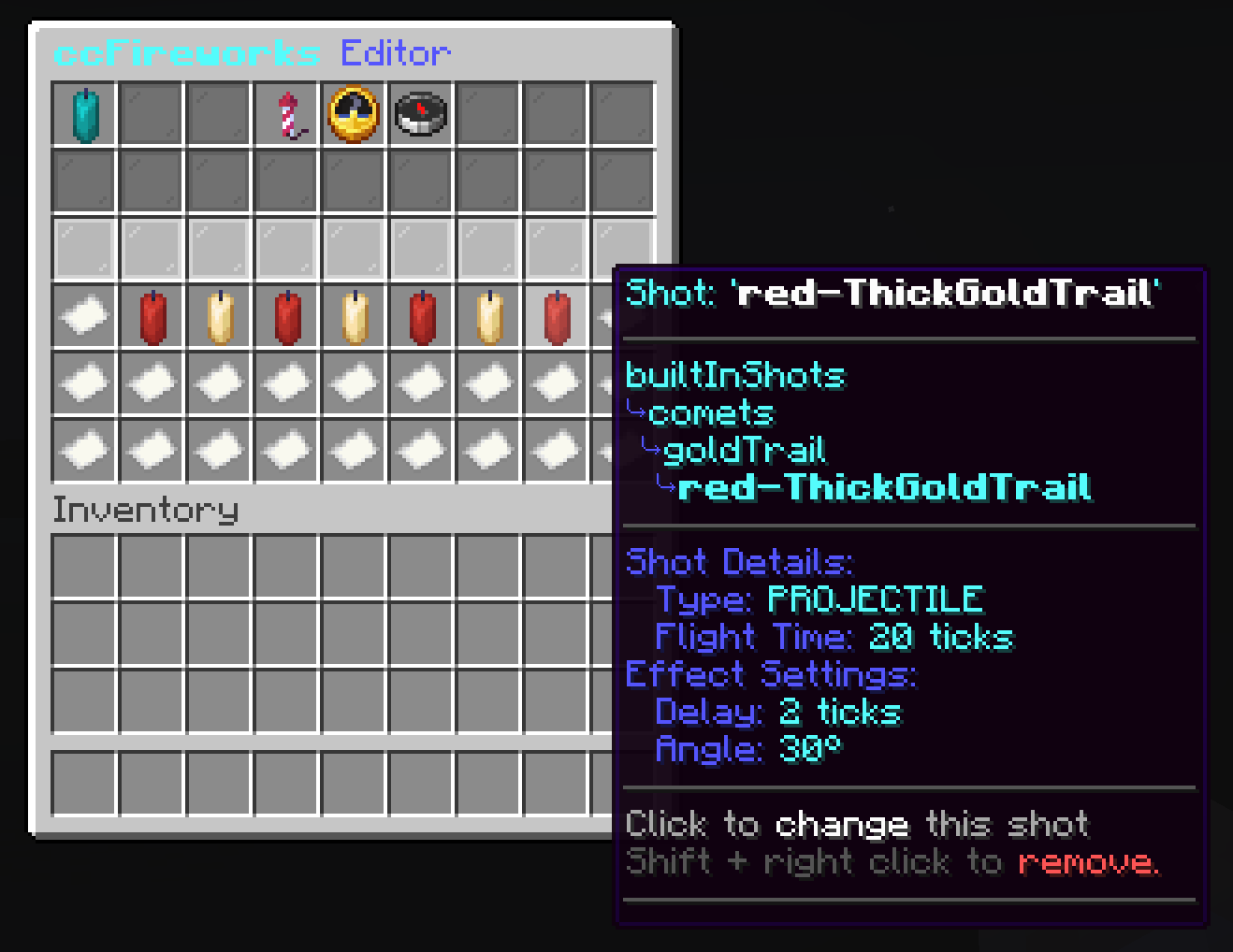The image size is (1233, 952).
Task: Click the firework rocket icon
Action: [x=286, y=113]
